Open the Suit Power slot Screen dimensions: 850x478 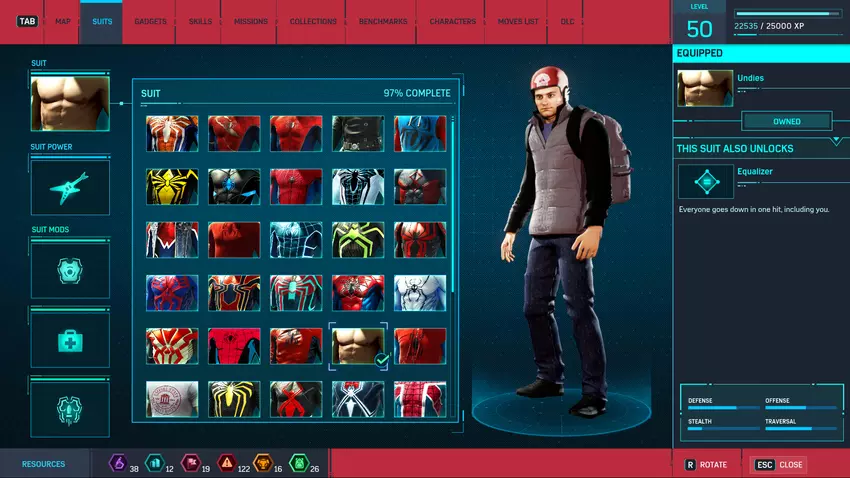coord(70,187)
